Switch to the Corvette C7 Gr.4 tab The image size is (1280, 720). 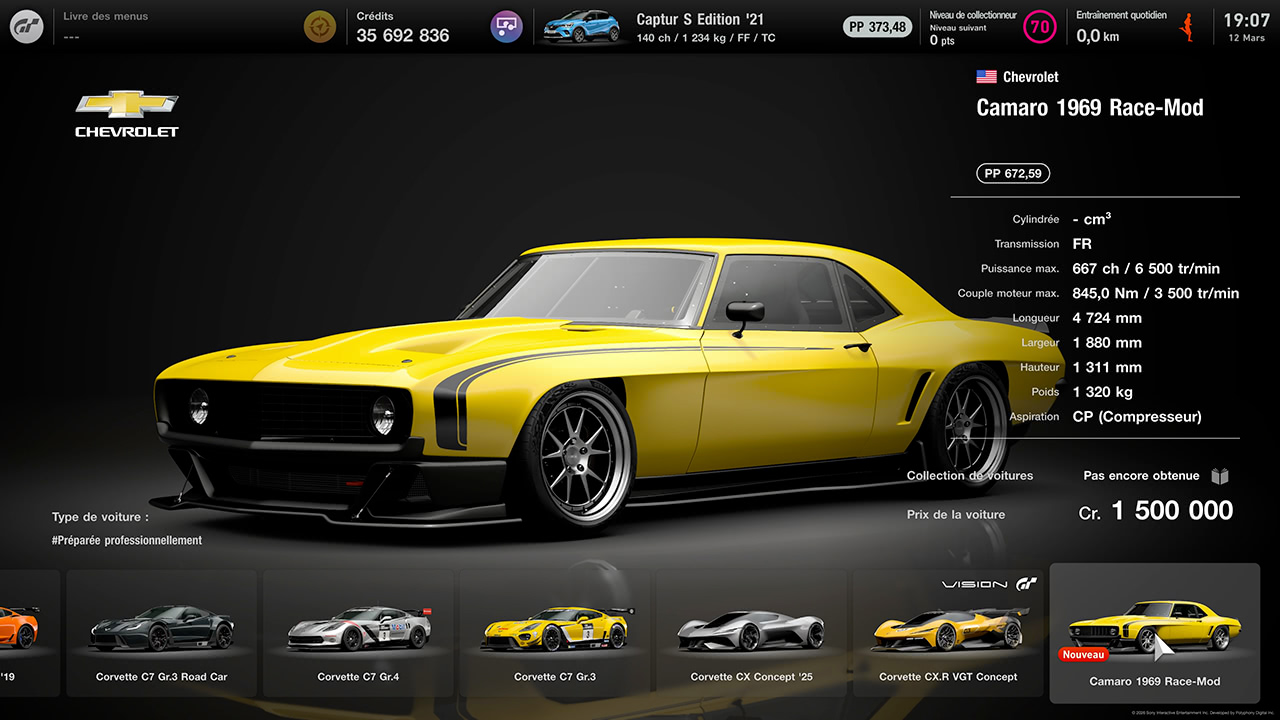[x=357, y=634]
